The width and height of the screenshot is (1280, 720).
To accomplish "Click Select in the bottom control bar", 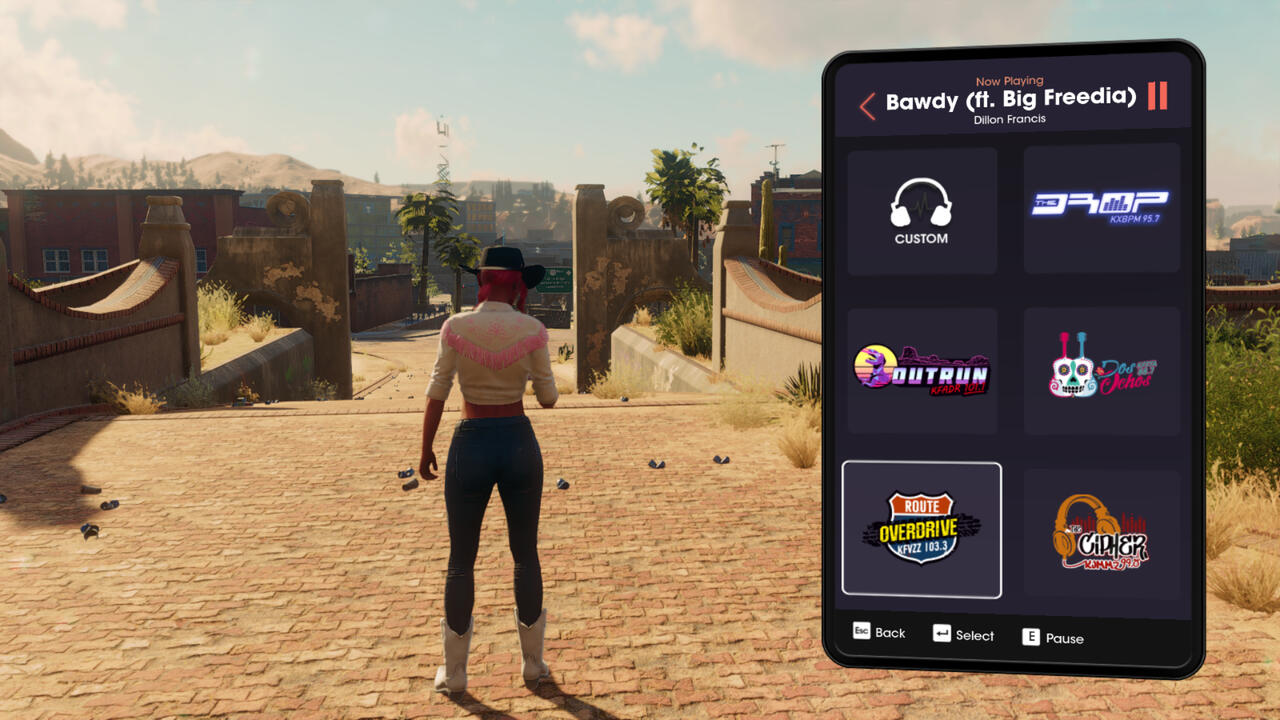I will click(x=973, y=636).
